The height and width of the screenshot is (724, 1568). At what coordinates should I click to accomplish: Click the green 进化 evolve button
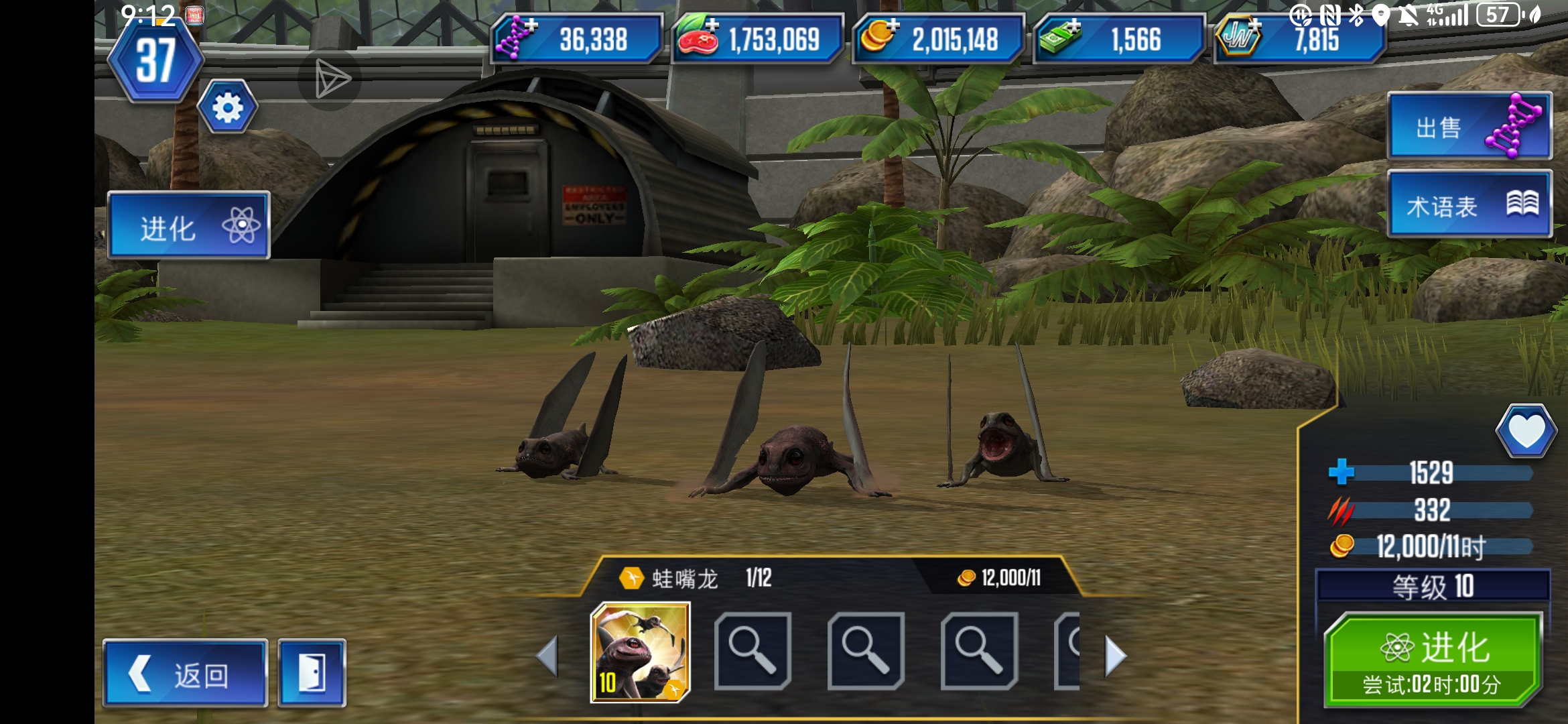1433,660
